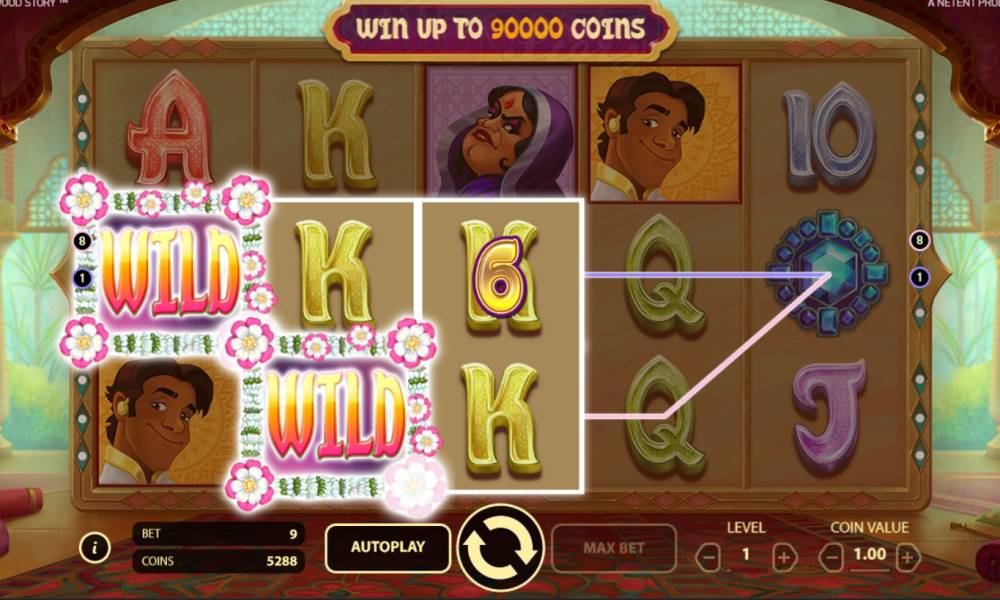Open the paytable info icon
The height and width of the screenshot is (600, 1000).
tap(95, 547)
